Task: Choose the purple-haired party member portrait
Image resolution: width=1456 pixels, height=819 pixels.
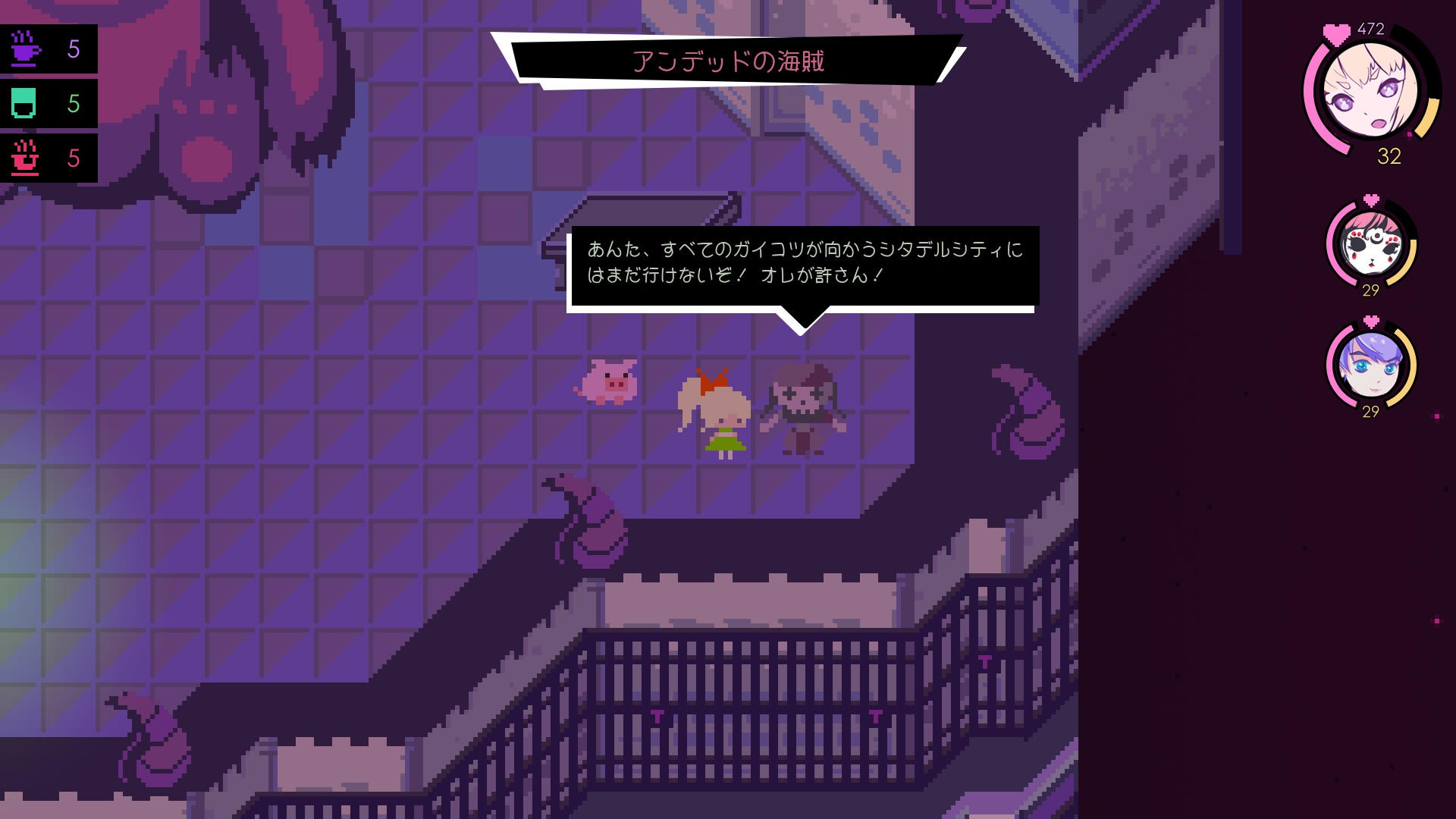Action: click(1371, 366)
